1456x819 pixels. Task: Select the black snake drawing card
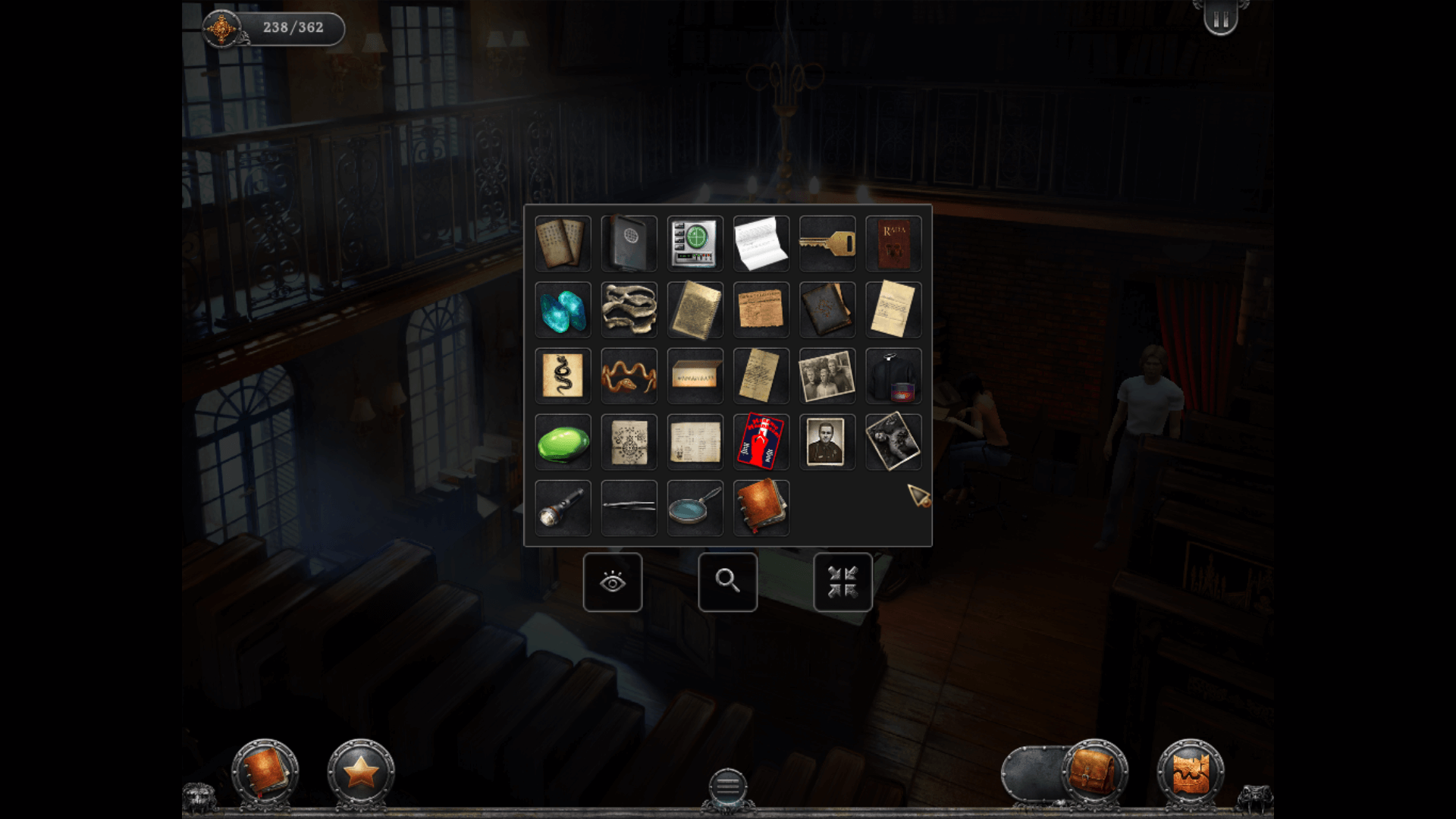[563, 376]
